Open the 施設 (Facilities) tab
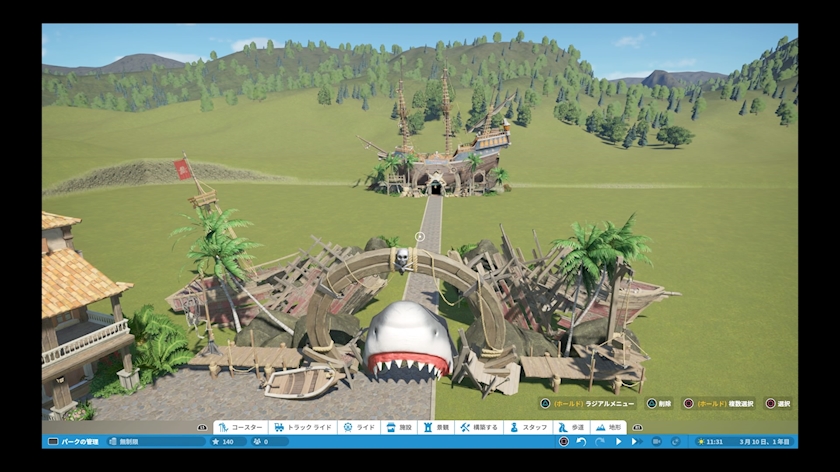 coord(398,427)
